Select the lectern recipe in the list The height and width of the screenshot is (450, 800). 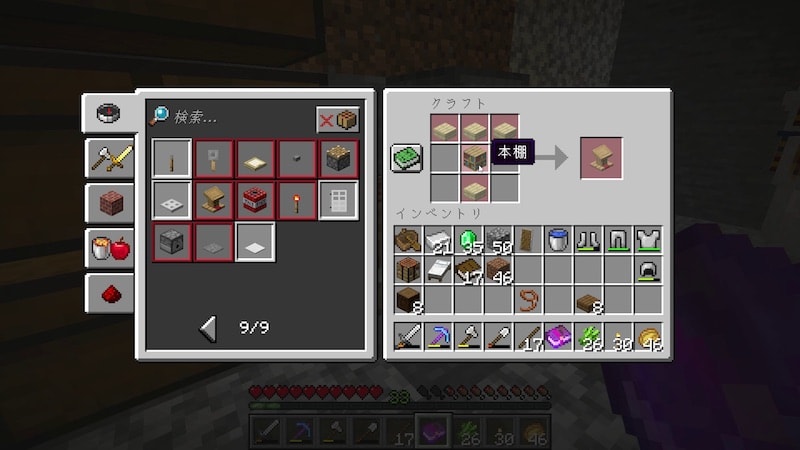[x=211, y=200]
